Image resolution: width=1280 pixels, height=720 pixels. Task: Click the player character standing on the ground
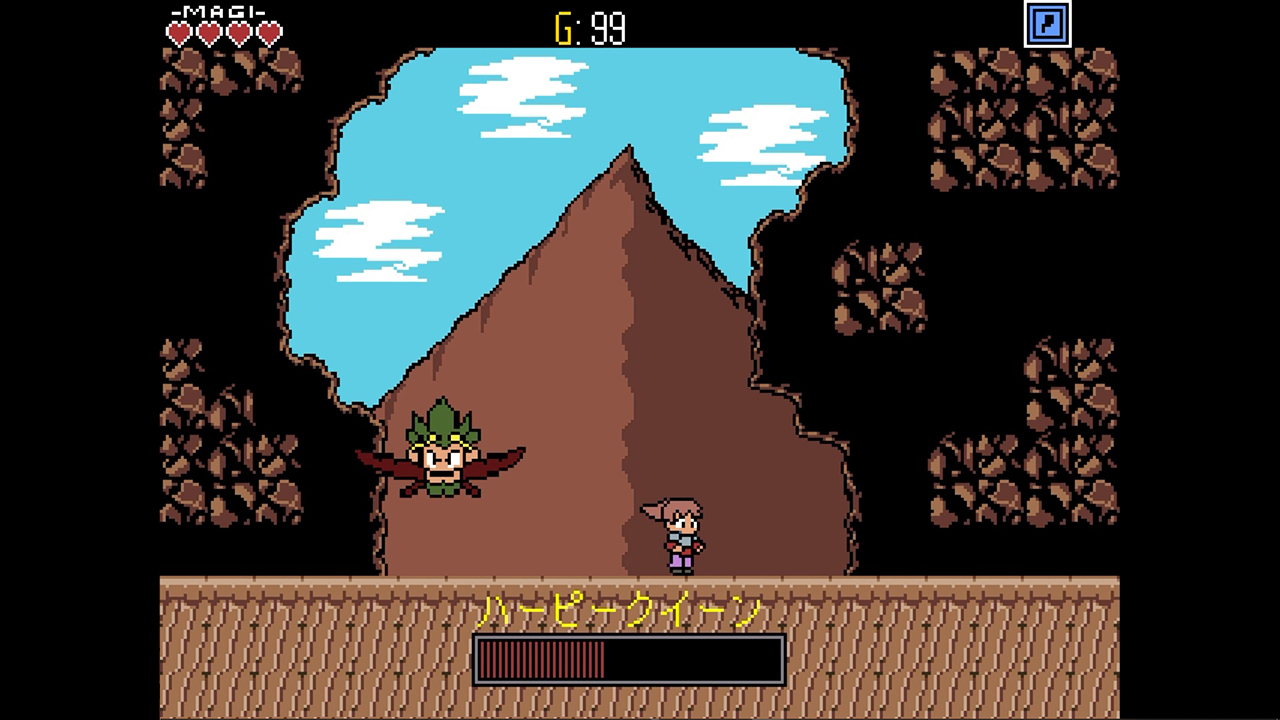(x=680, y=535)
